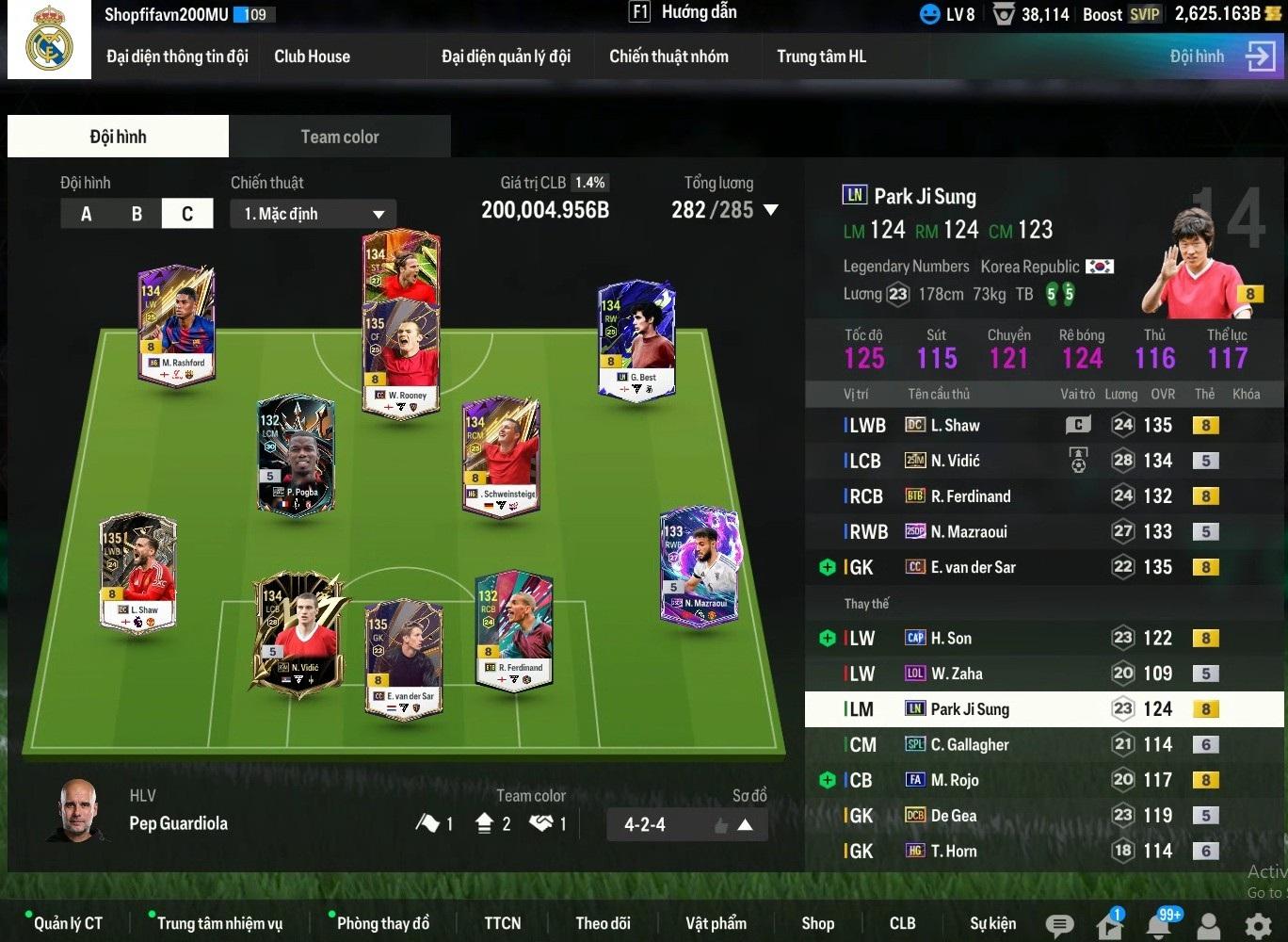Select squad preset B
The height and width of the screenshot is (942, 1288).
[137, 214]
